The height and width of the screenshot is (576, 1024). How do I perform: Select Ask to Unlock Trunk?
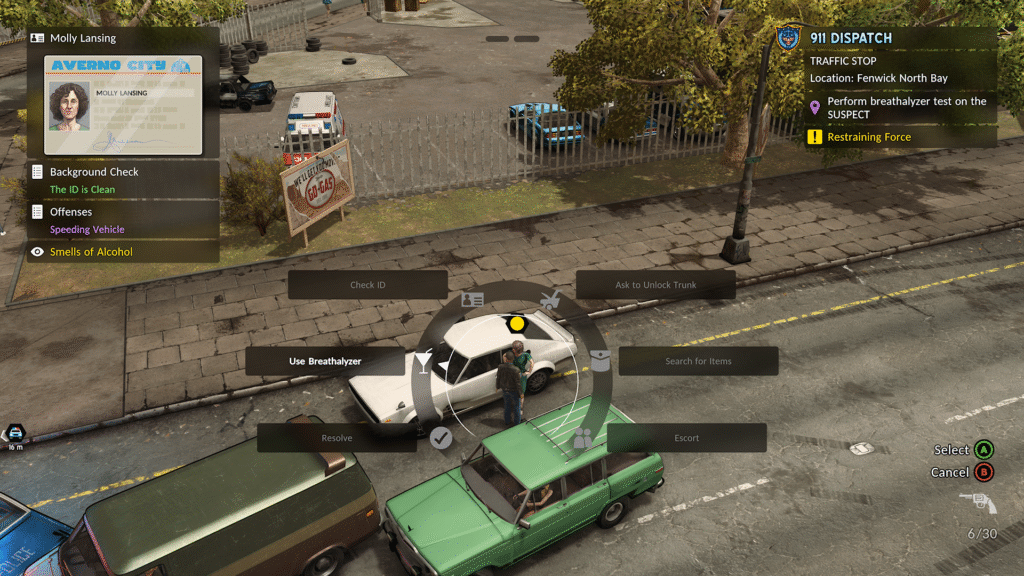pyautogui.click(x=656, y=285)
